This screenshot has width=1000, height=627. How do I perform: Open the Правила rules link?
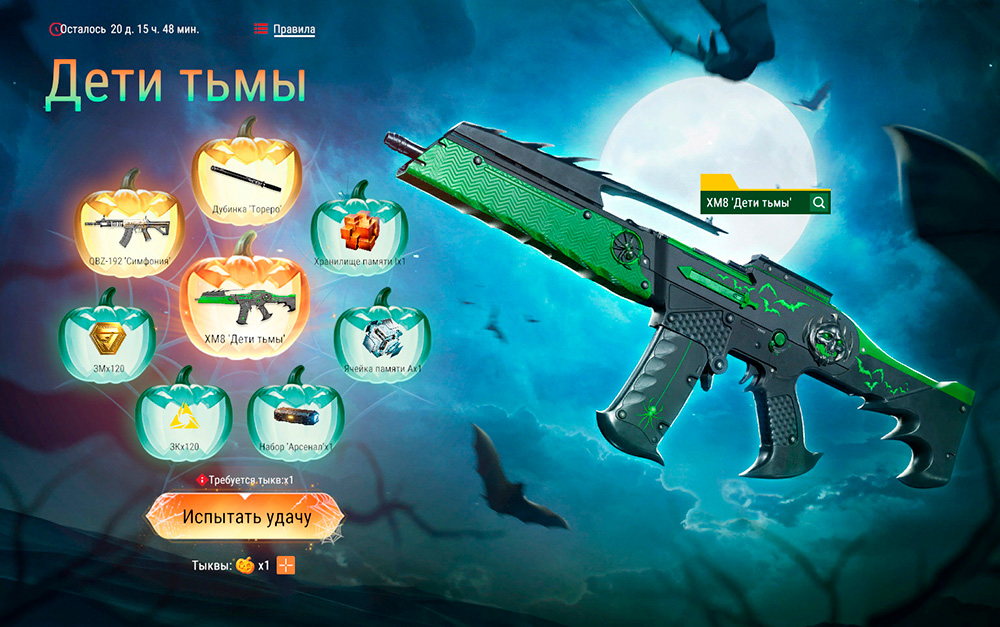click(294, 29)
